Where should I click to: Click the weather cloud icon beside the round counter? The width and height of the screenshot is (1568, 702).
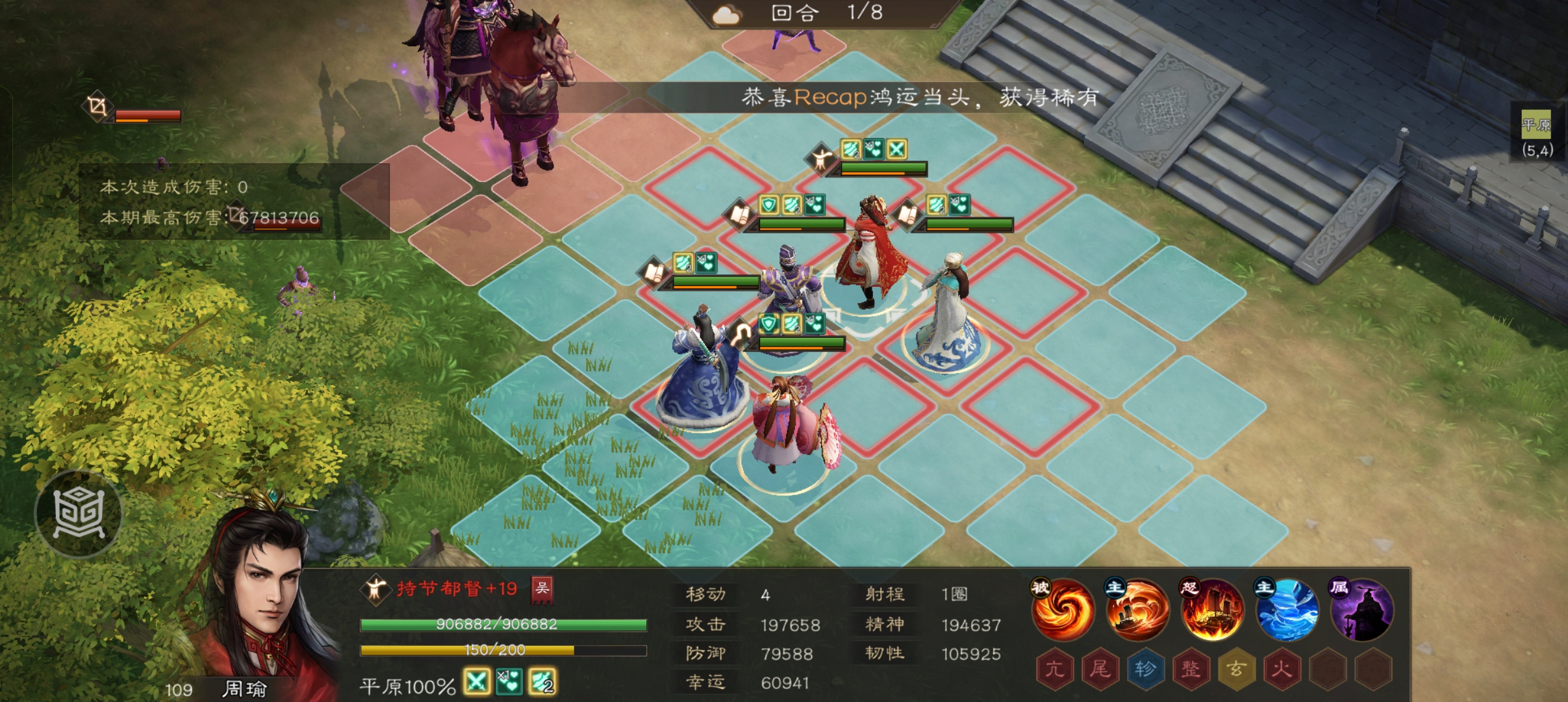tap(727, 14)
